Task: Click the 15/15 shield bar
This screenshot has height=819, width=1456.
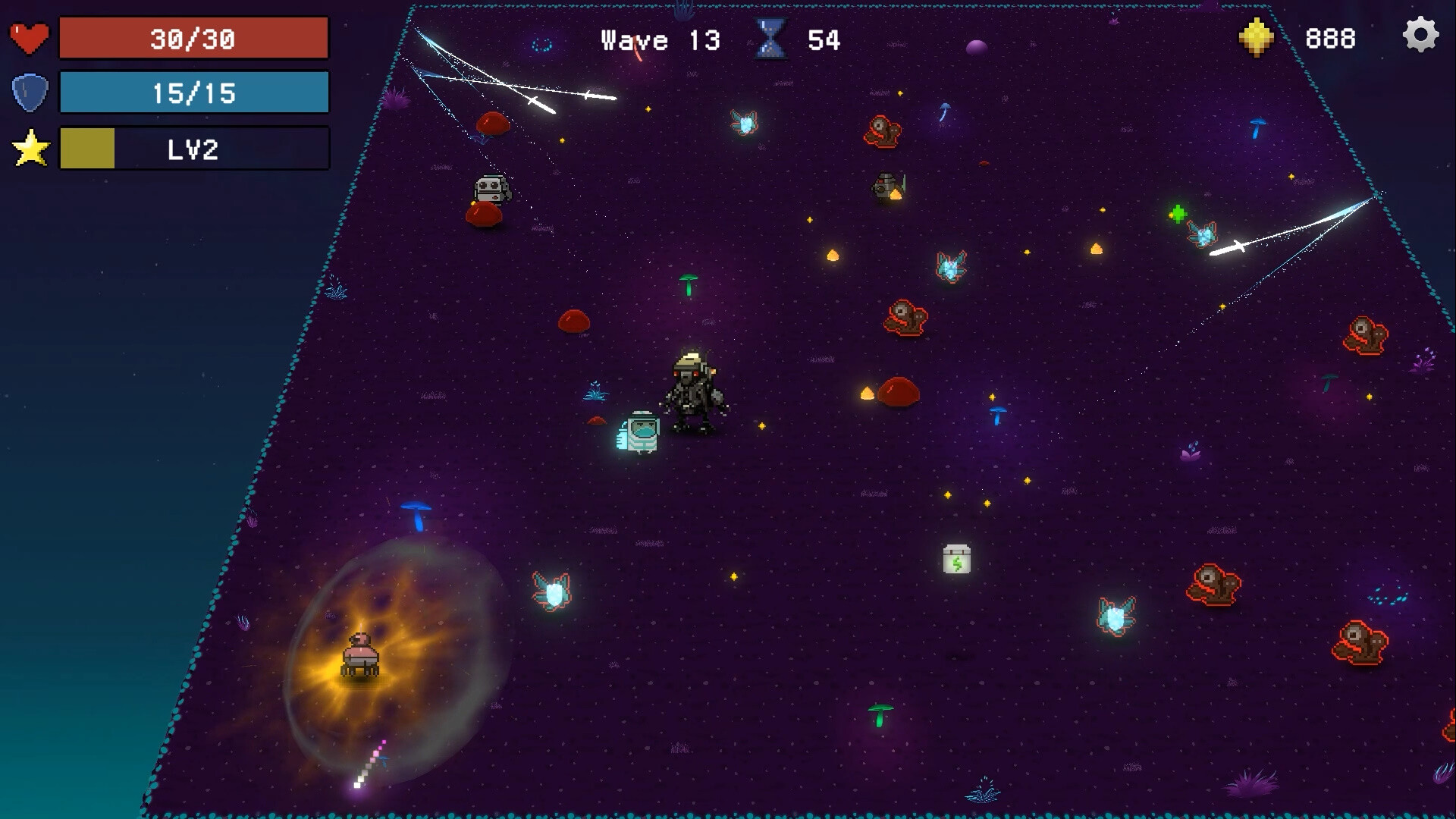Action: 193,92
